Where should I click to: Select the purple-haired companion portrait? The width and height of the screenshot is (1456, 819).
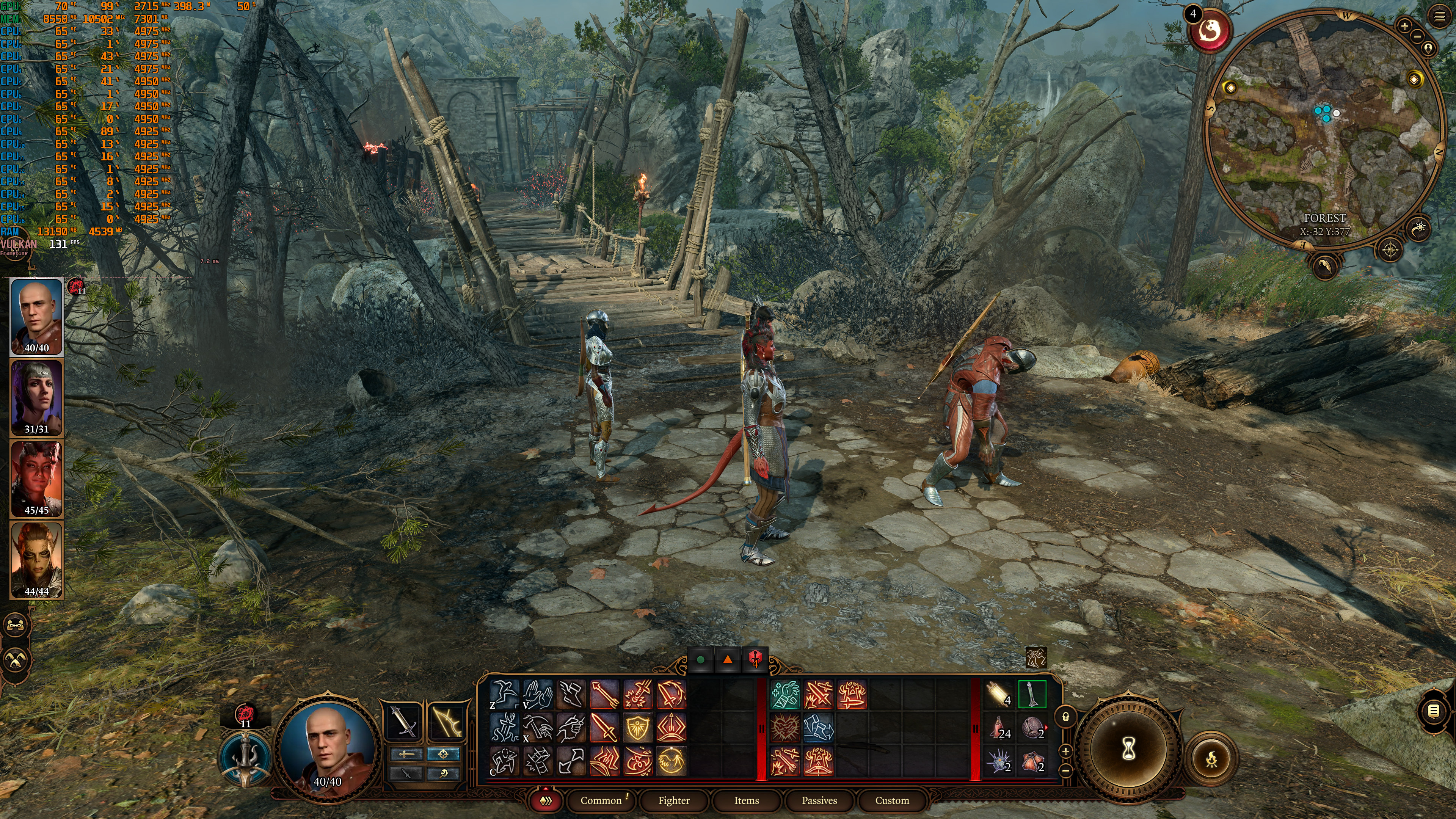click(x=37, y=398)
